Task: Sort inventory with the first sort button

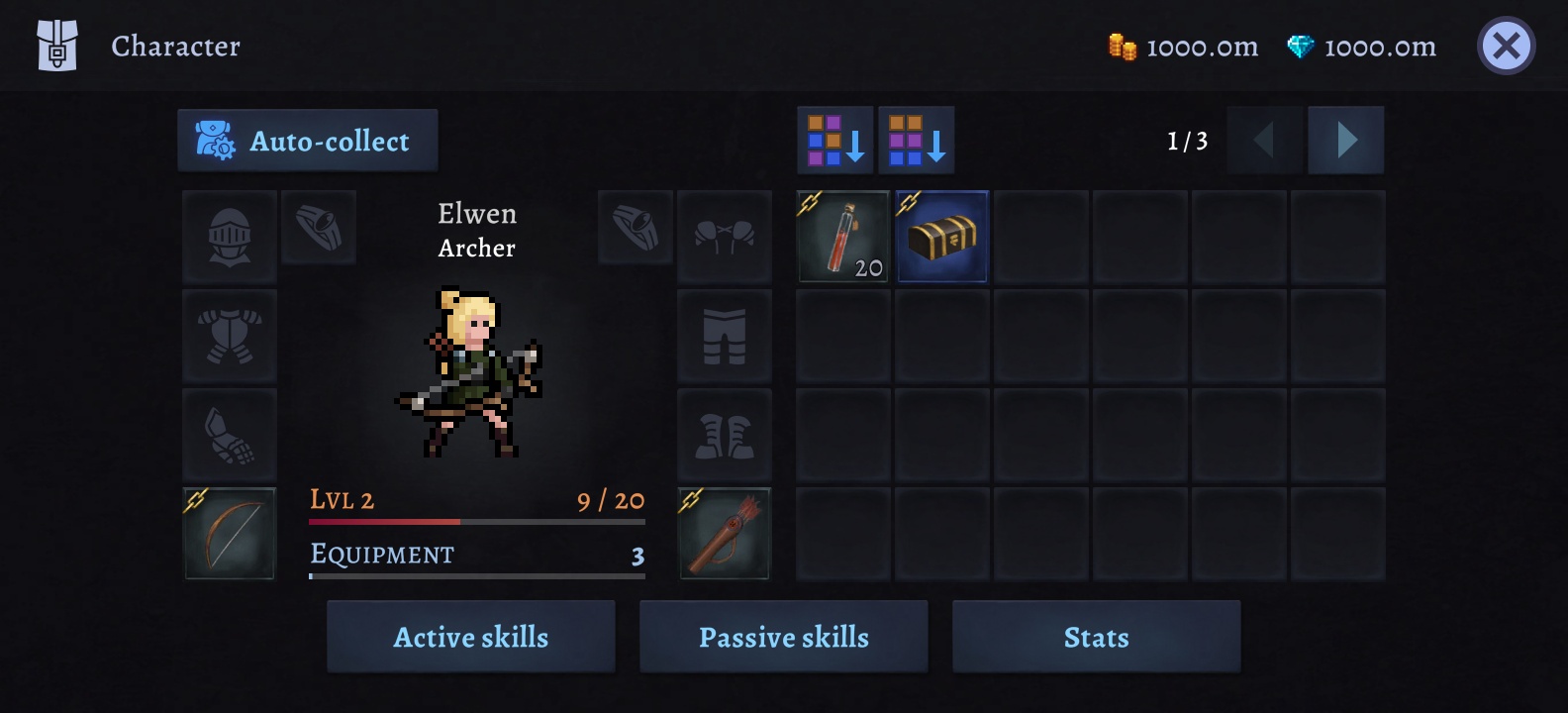Action: tap(835, 141)
